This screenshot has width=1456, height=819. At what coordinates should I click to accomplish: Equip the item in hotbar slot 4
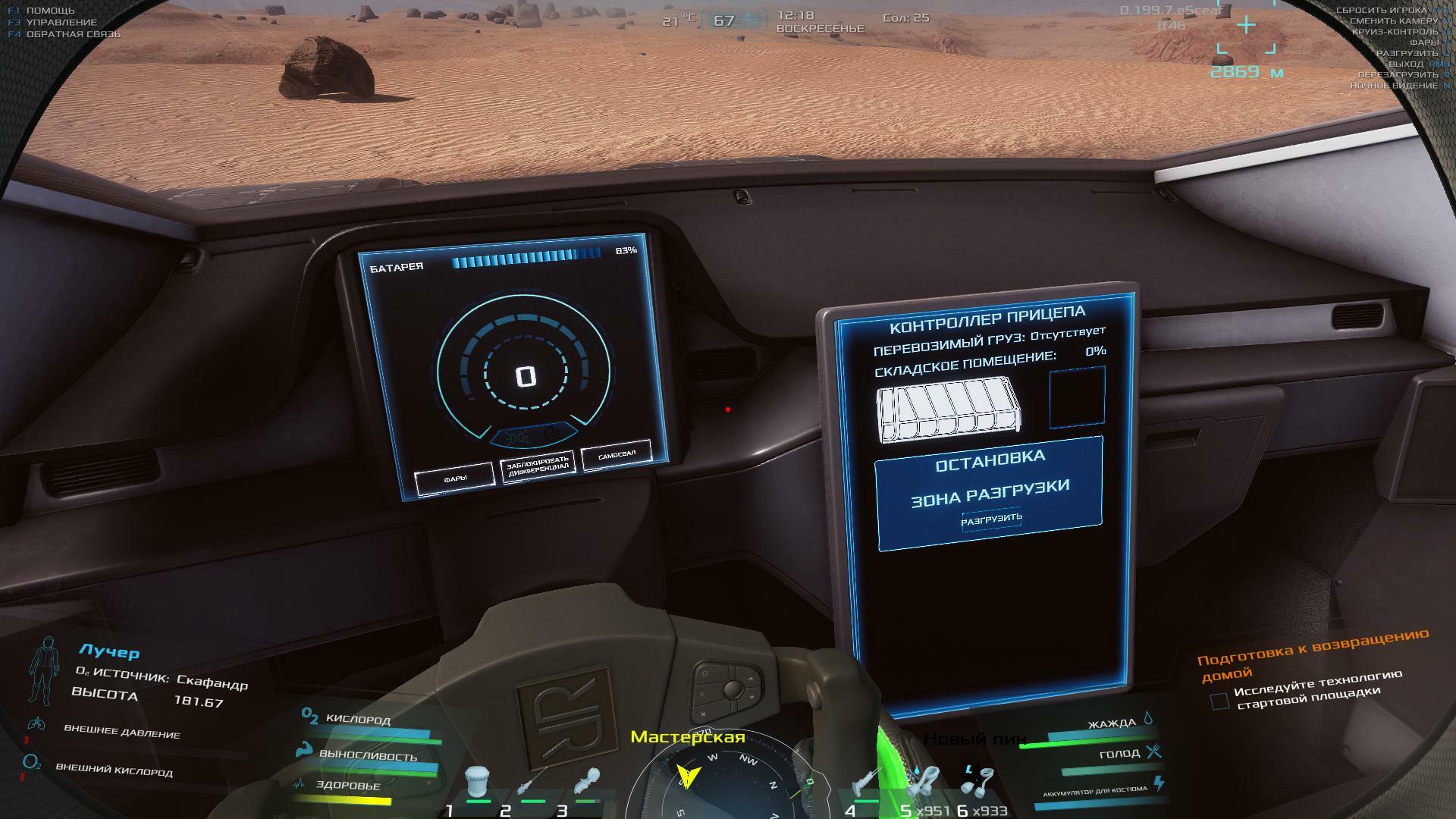coord(864,784)
